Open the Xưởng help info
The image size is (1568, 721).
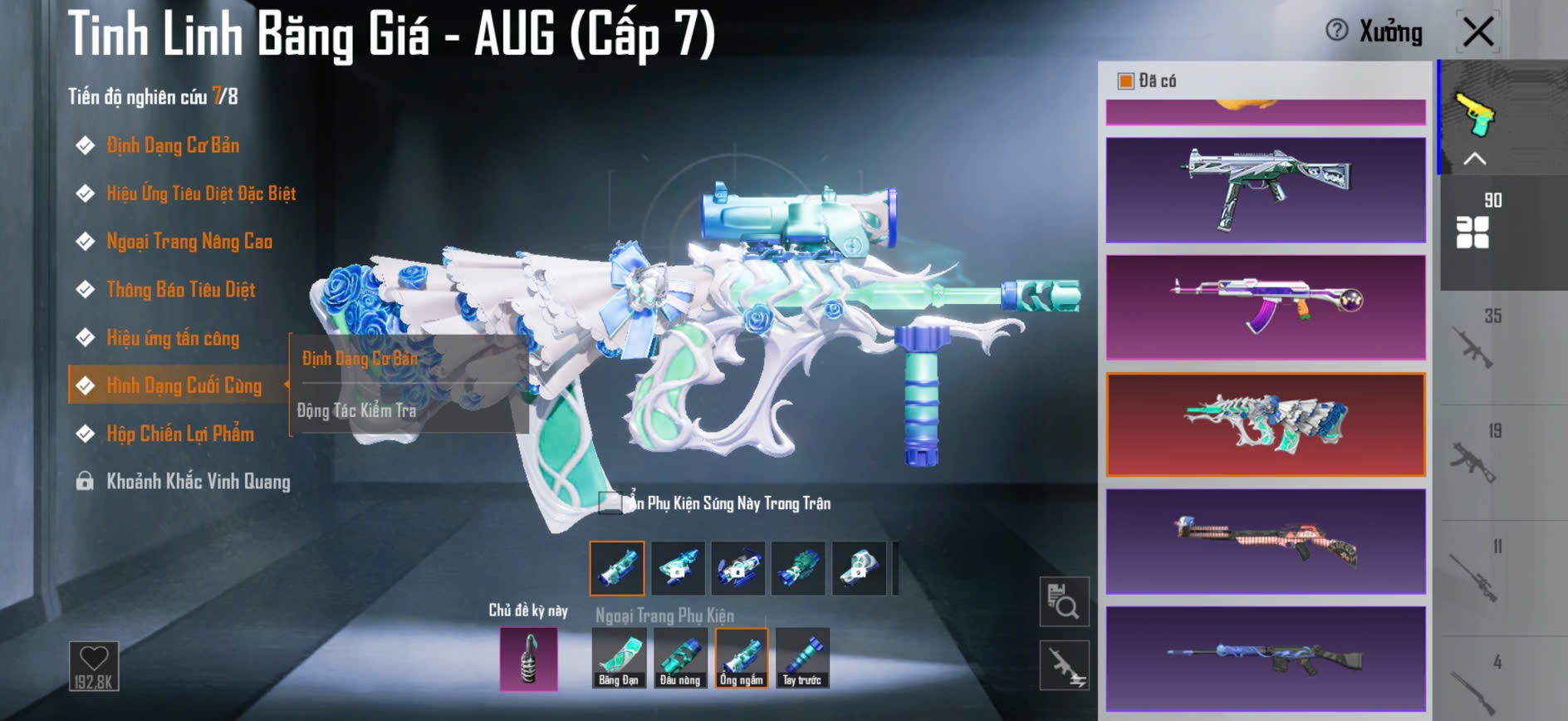(1336, 32)
